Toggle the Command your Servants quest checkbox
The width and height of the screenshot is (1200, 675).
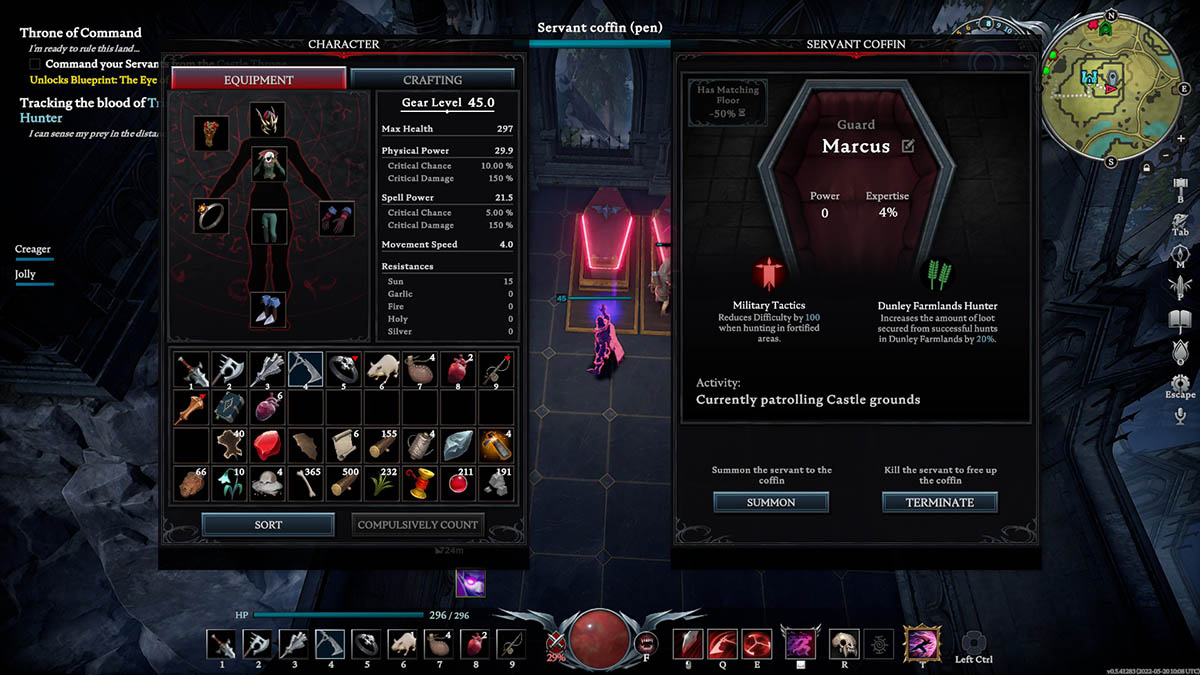[x=36, y=64]
